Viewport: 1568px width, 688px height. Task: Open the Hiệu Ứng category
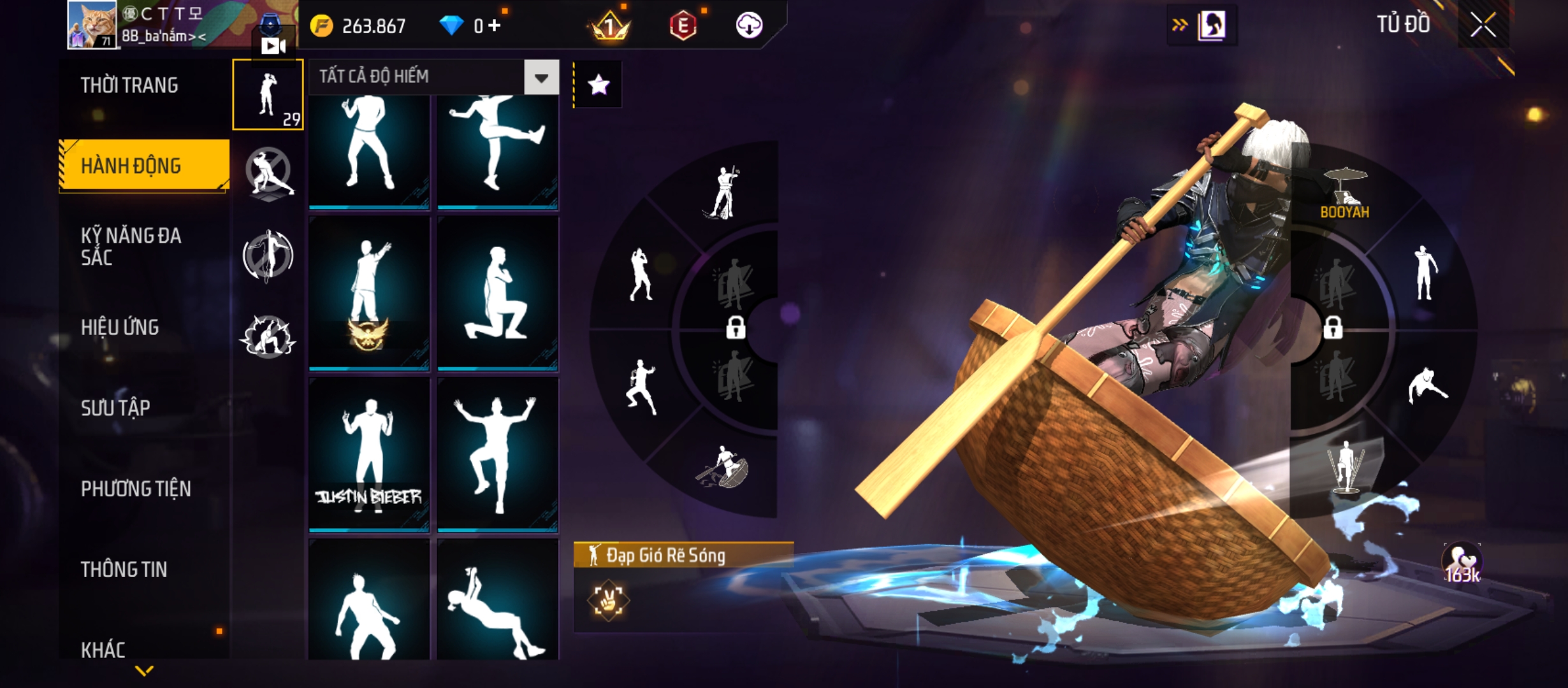pyautogui.click(x=120, y=327)
